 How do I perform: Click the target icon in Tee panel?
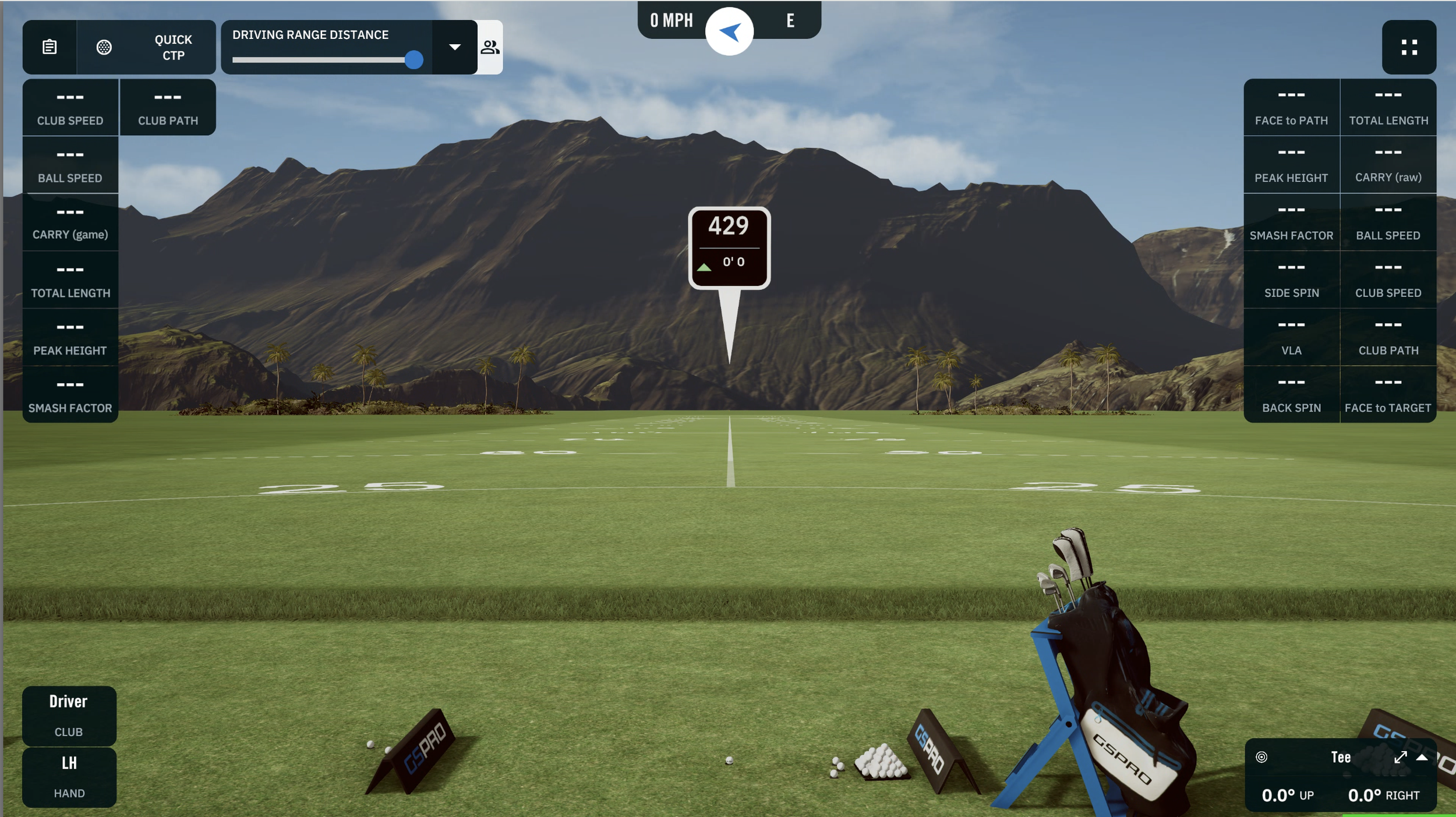pos(1261,757)
